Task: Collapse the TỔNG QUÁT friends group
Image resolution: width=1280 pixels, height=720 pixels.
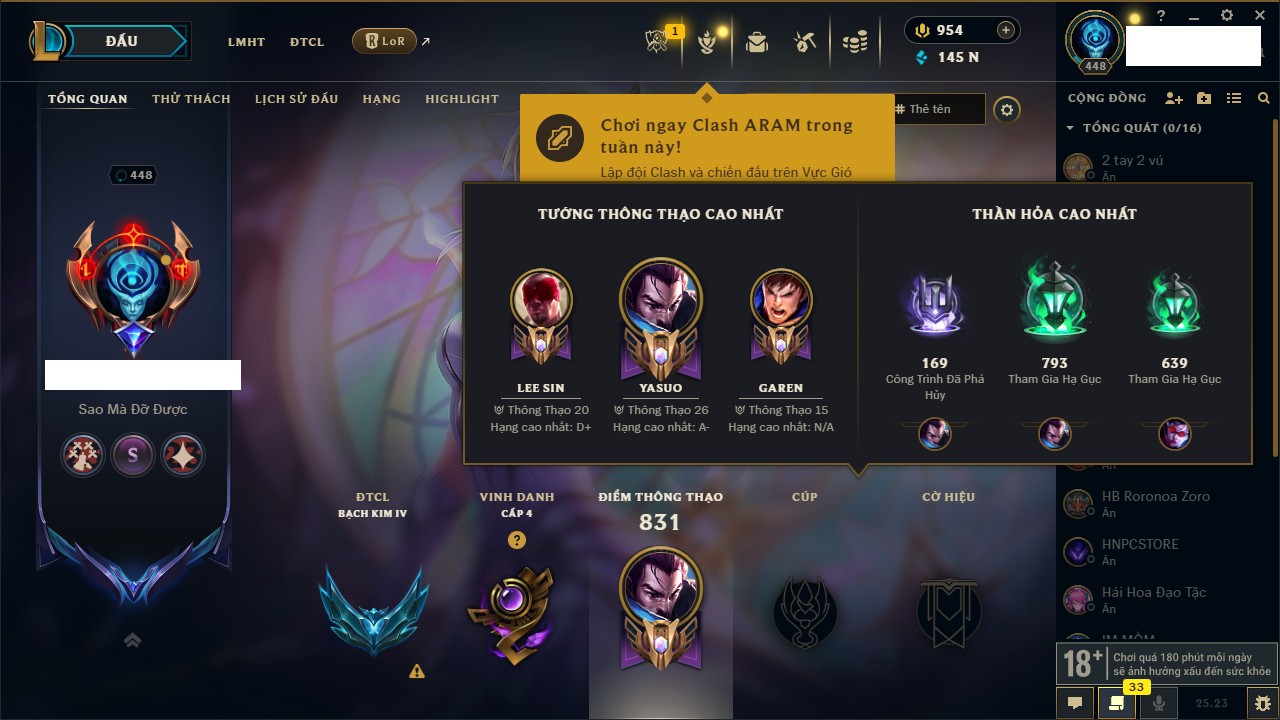Action: pyautogui.click(x=1070, y=128)
